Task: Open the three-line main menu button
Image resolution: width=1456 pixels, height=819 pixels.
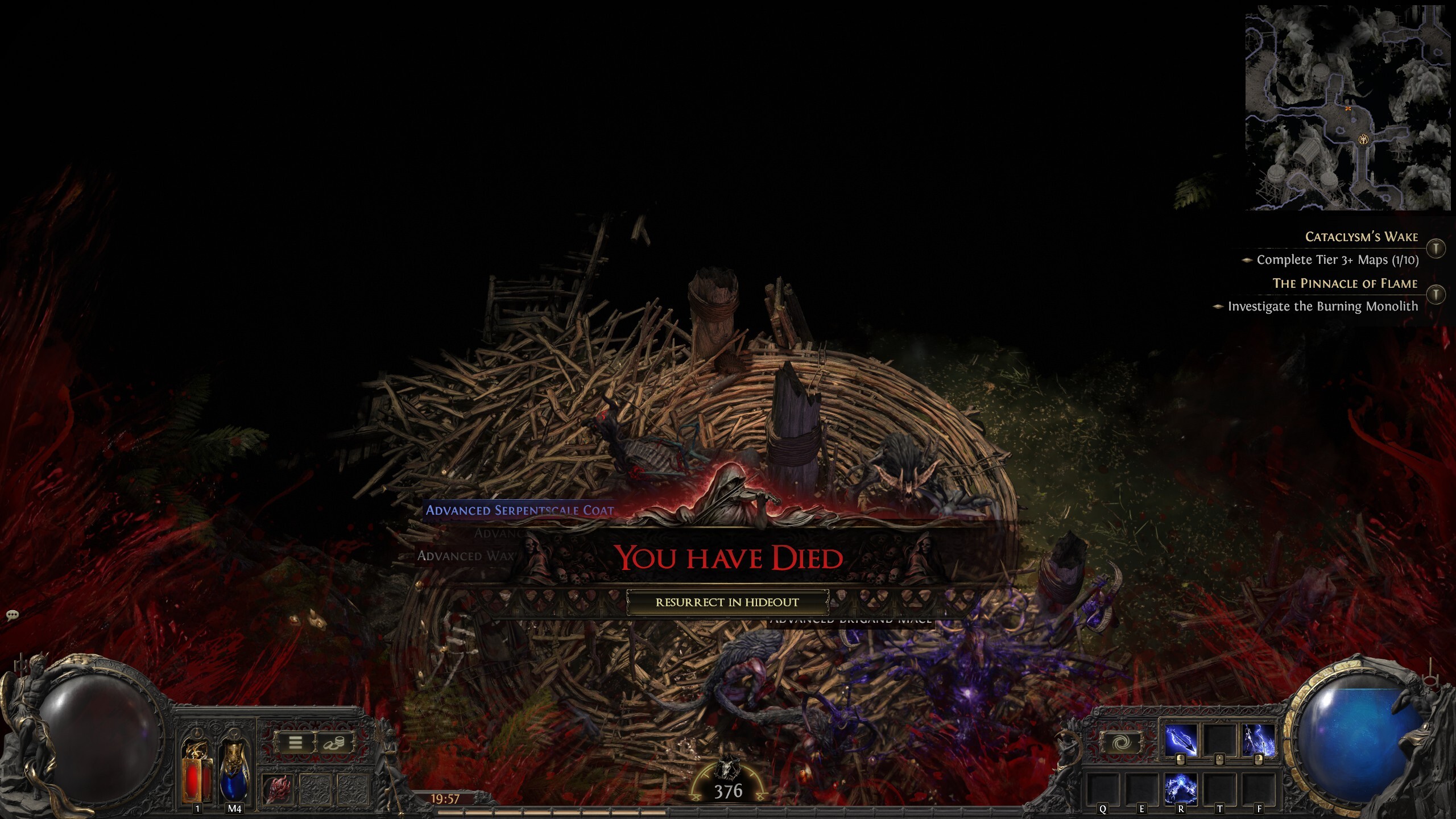Action: click(295, 742)
